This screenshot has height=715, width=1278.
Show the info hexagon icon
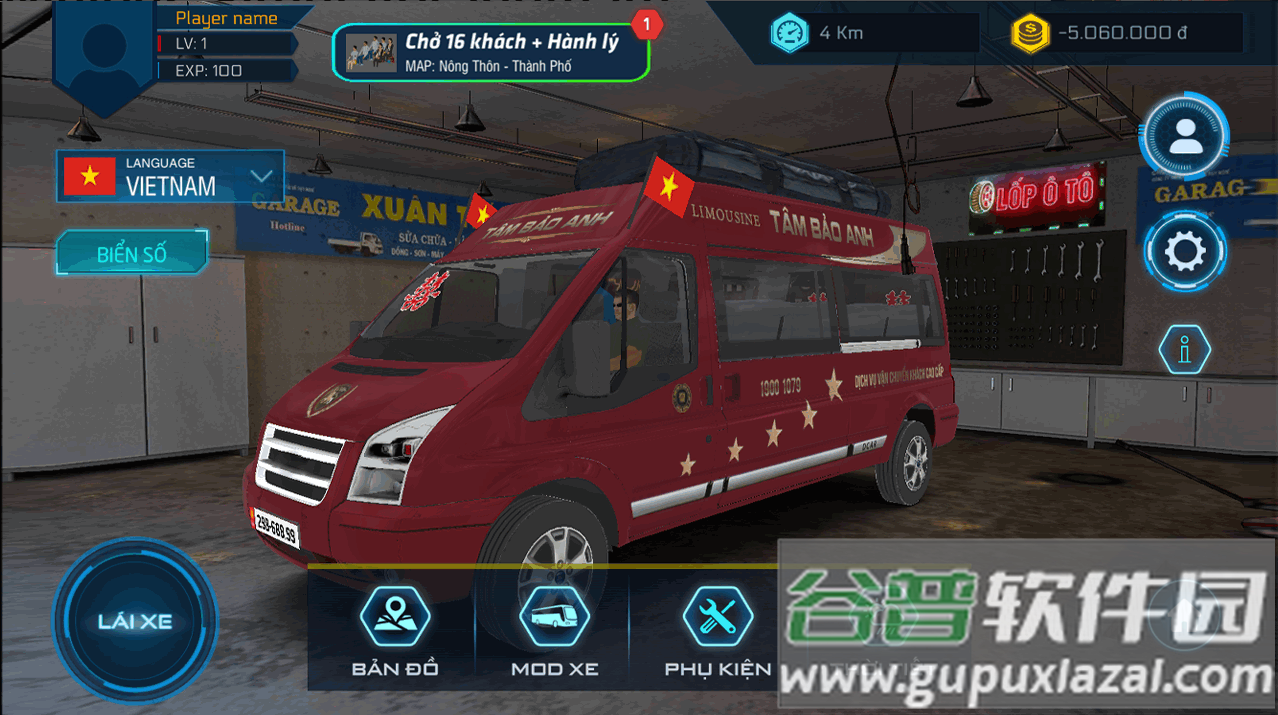tap(1185, 350)
